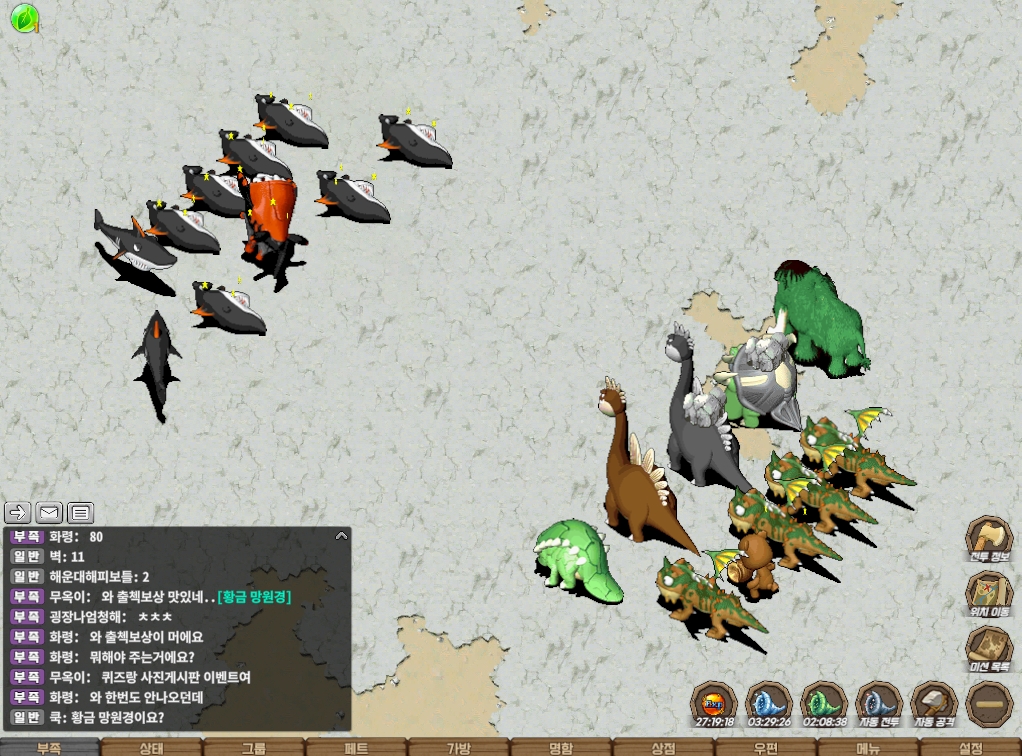Viewport: 1022px width, 756px height.
Task: Open the 그룹 (group) menu
Action: (x=254, y=747)
